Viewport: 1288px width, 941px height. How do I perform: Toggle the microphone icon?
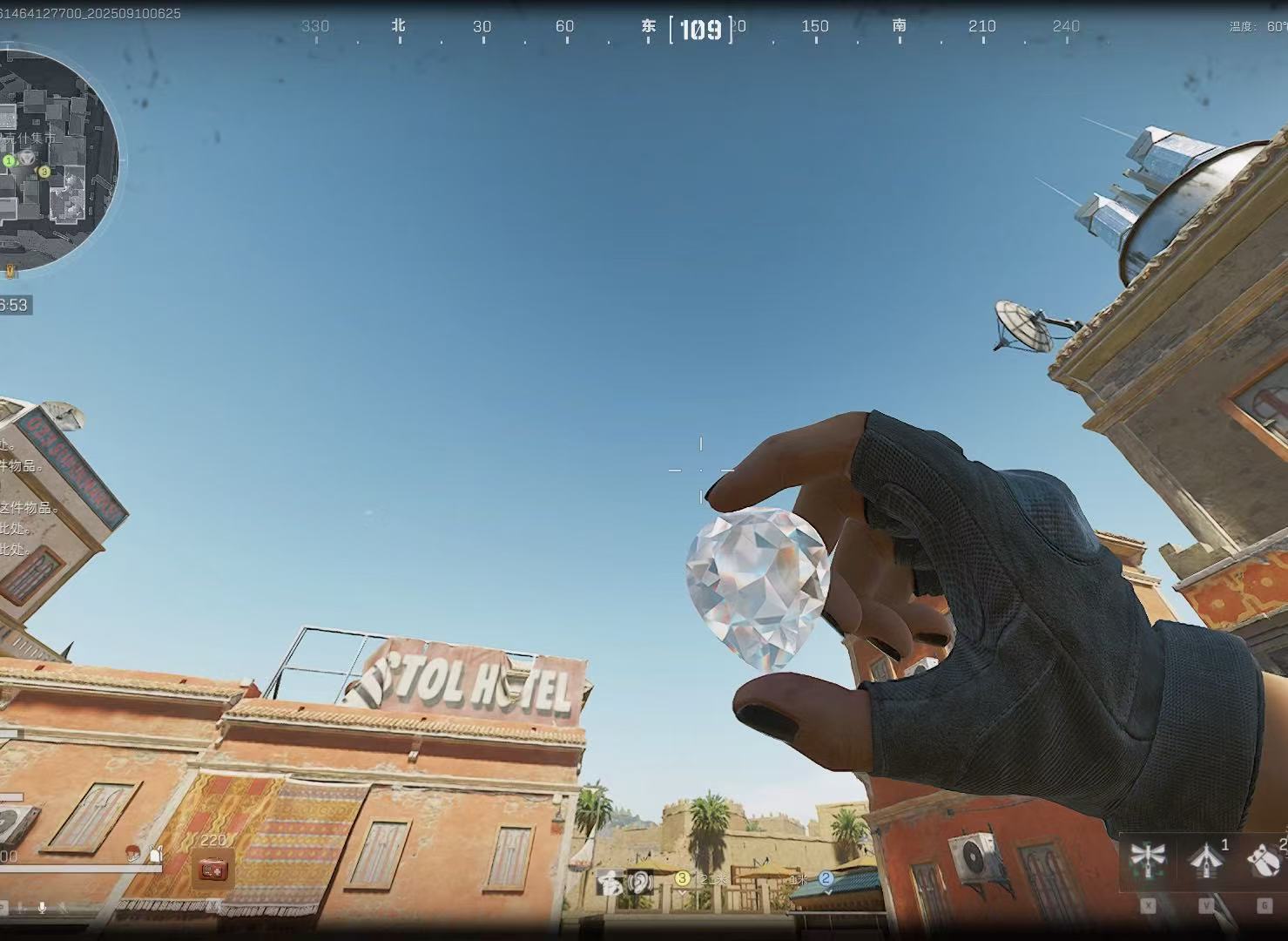click(42, 908)
